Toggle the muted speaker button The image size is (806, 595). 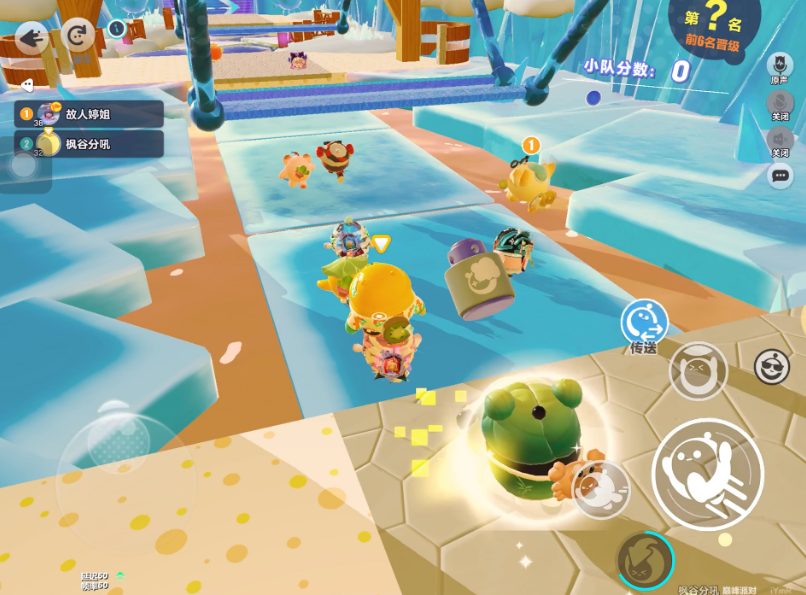click(x=780, y=140)
